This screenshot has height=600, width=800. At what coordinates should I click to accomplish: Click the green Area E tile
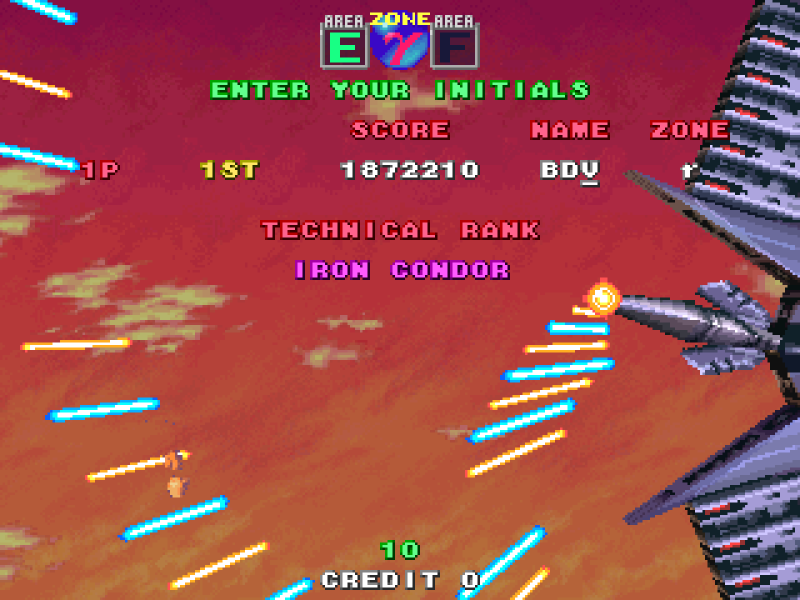coord(344,46)
